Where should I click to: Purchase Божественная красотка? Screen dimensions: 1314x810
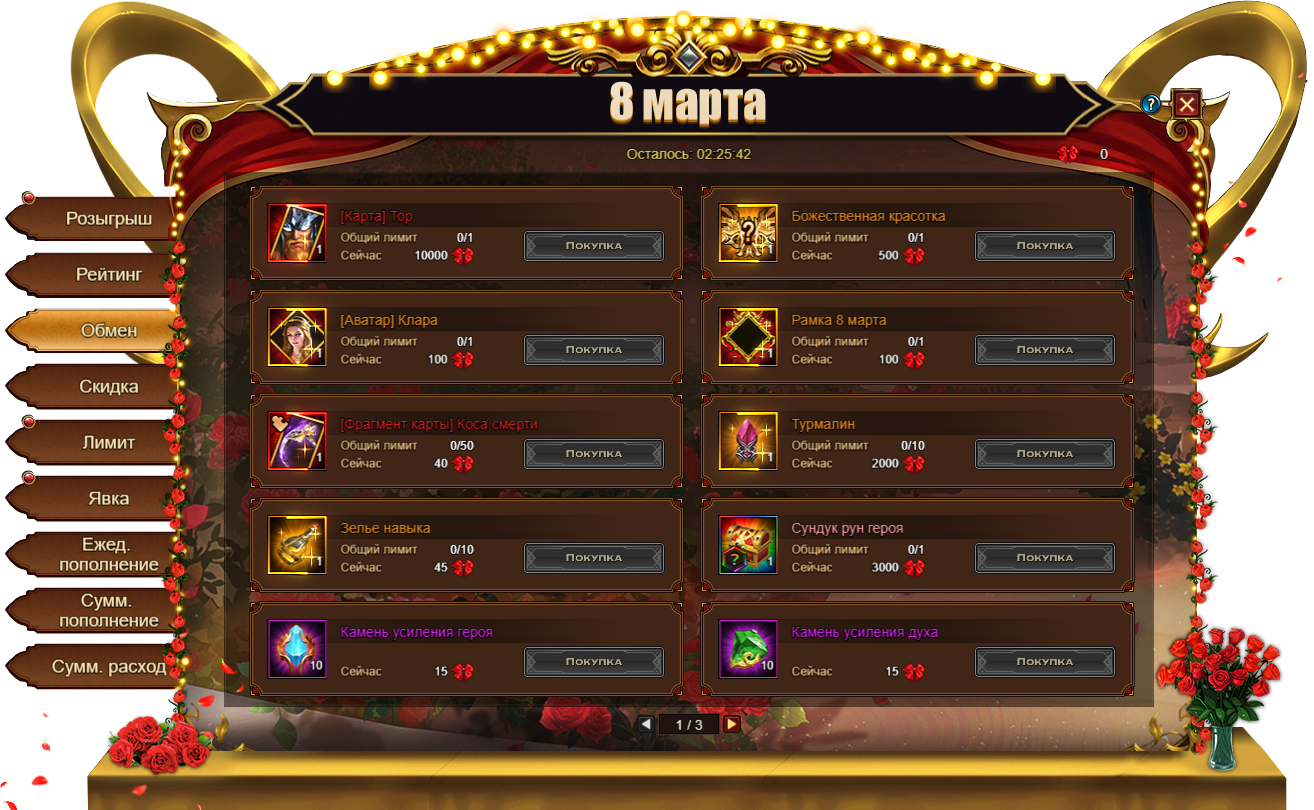1045,246
